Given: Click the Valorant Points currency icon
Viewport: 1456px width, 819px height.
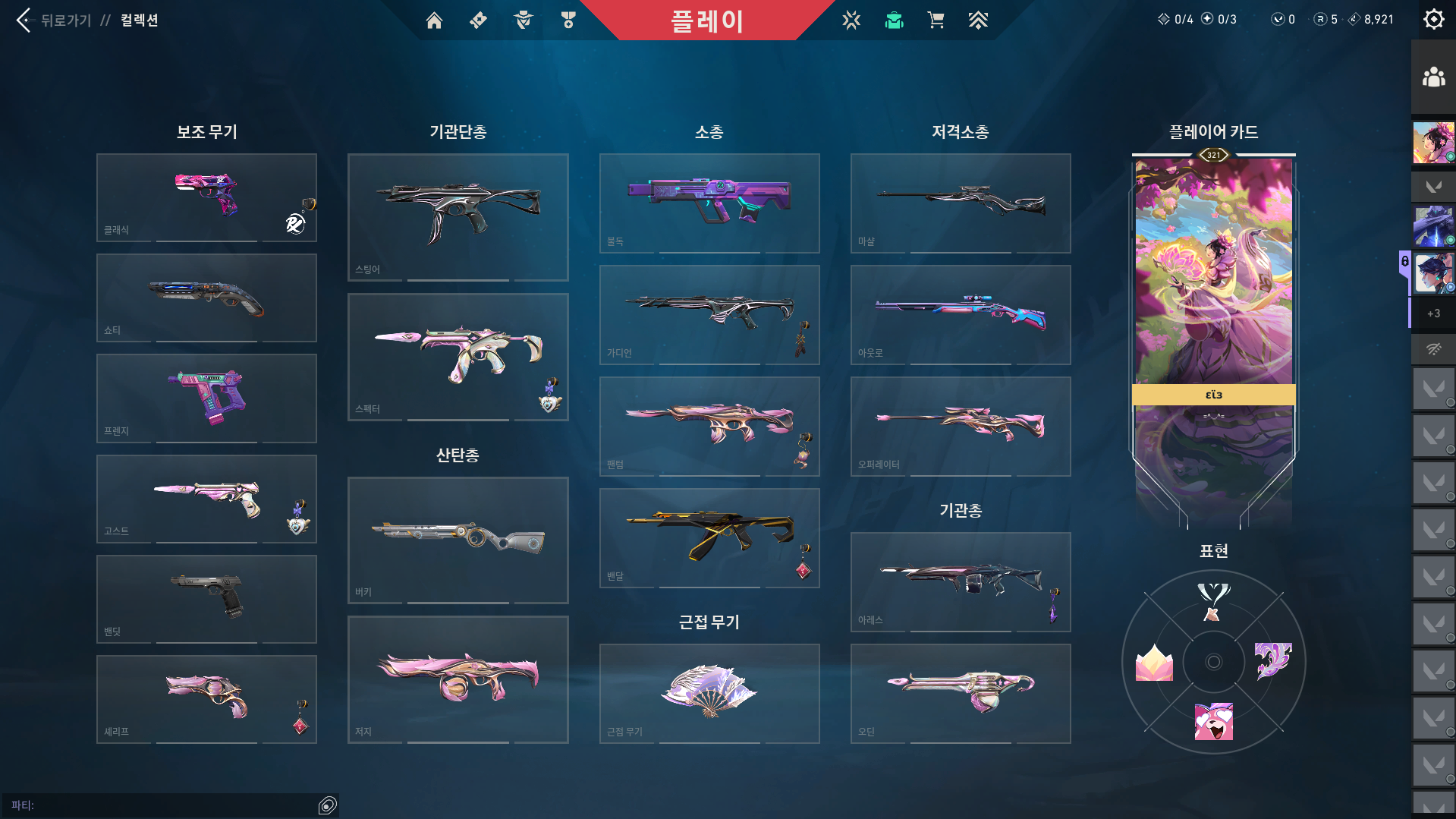Looking at the screenshot, I should coord(1278,19).
